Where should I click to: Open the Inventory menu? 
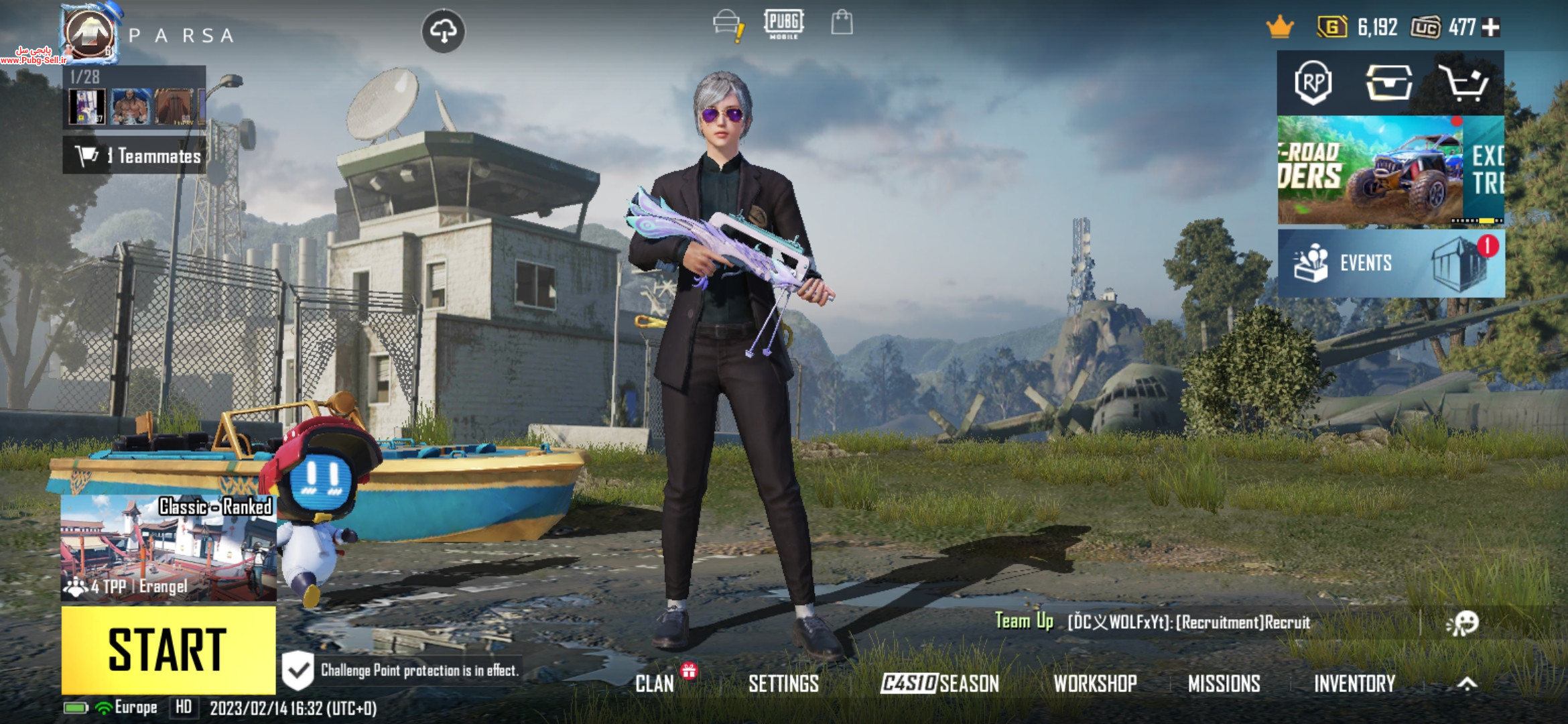[1354, 683]
